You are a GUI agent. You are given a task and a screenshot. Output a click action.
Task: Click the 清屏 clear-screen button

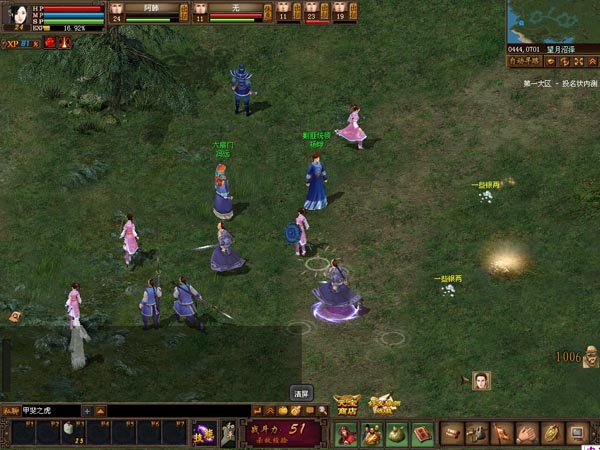click(301, 392)
